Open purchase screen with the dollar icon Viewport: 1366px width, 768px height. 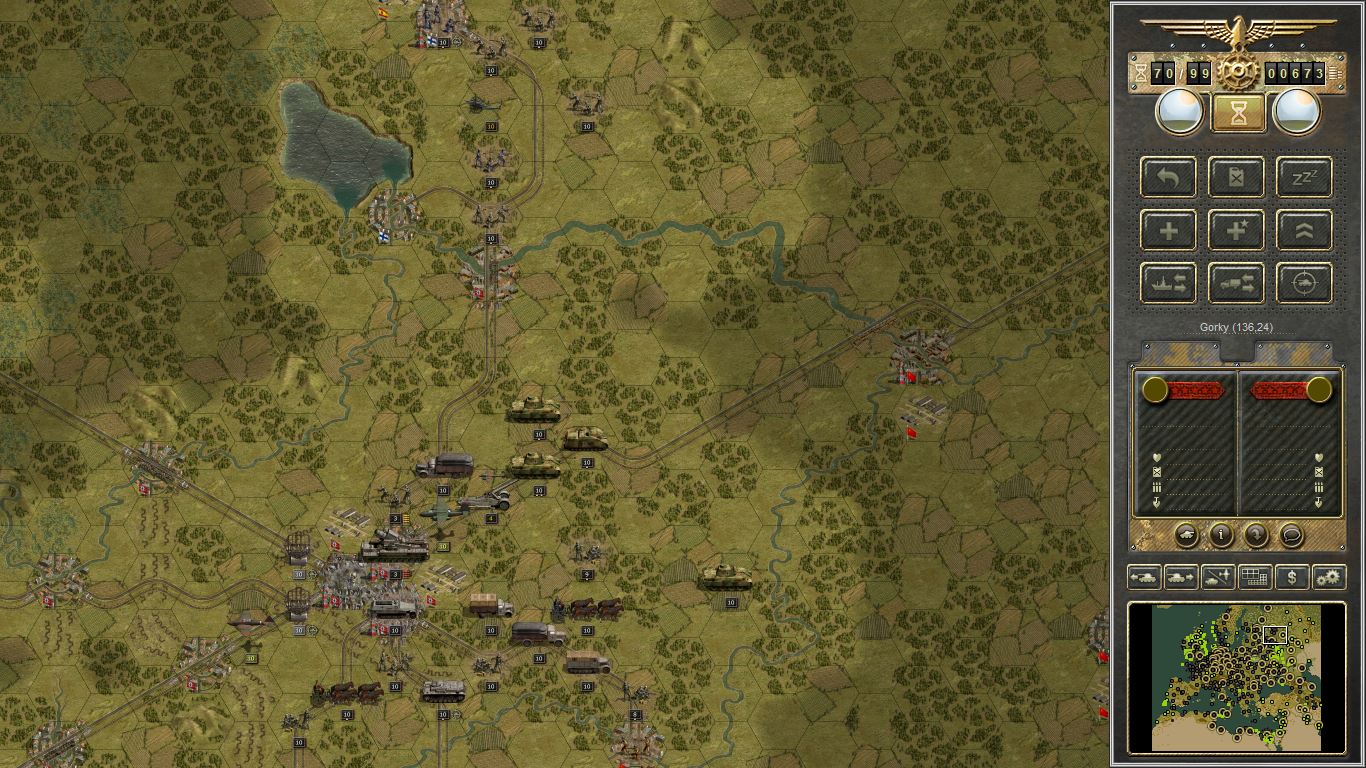1290,577
